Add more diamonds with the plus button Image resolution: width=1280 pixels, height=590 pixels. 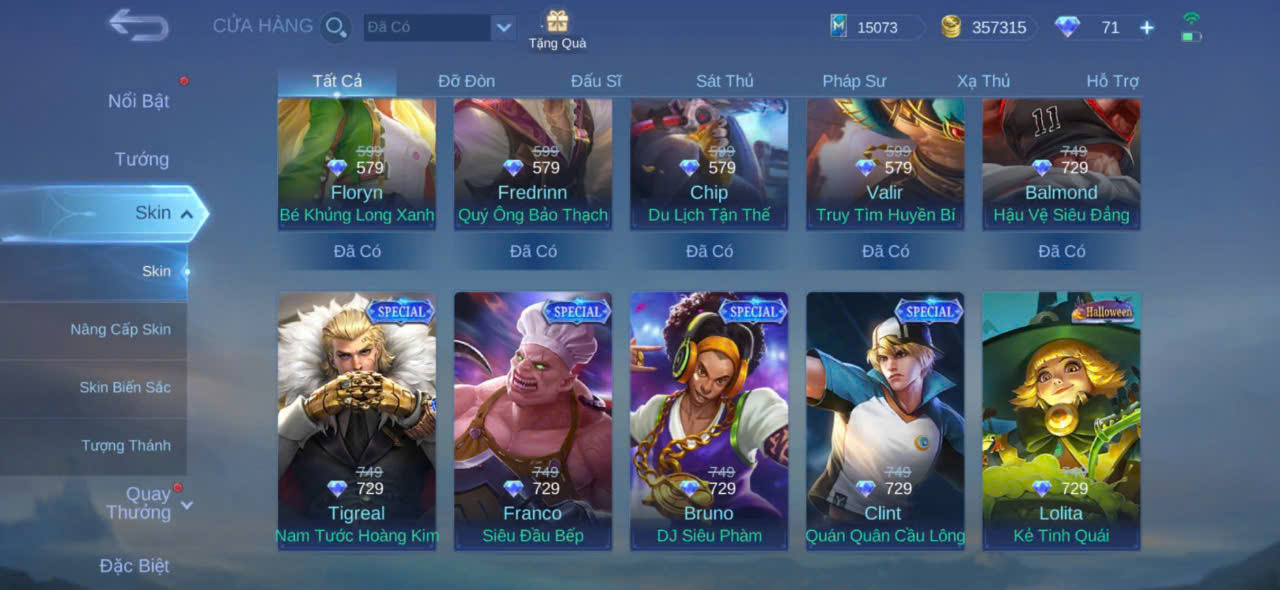1147,28
